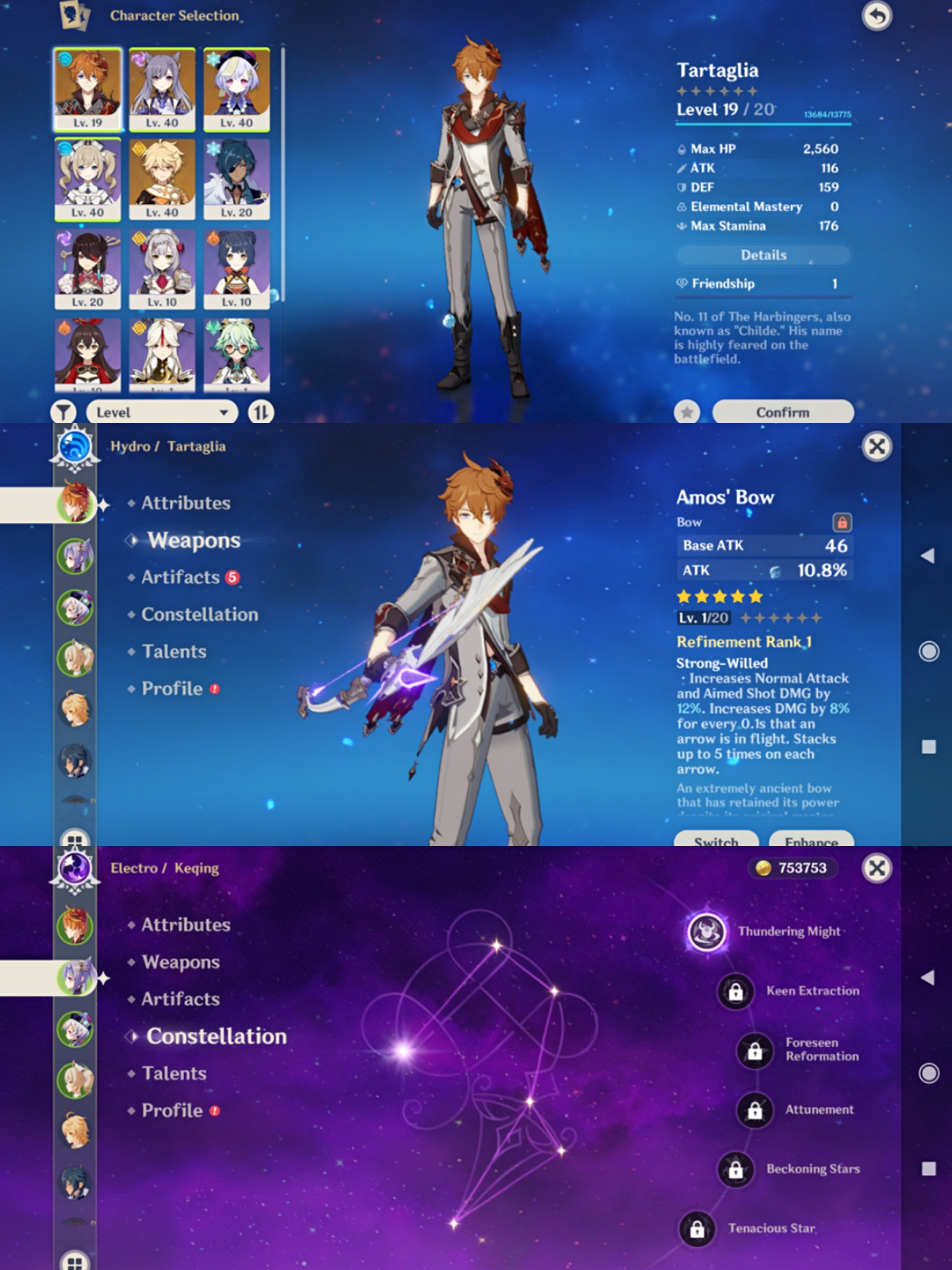
Task: Toggle the ascending/descending sort order button
Action: [x=261, y=412]
